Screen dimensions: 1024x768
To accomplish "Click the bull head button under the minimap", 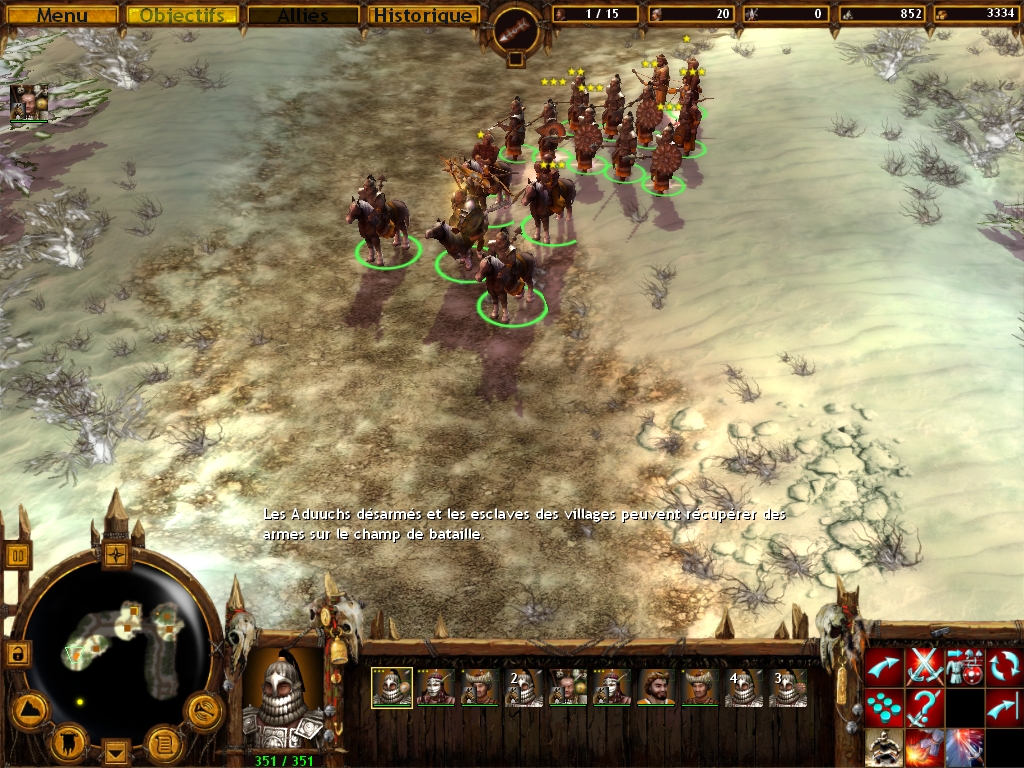I will [70, 741].
